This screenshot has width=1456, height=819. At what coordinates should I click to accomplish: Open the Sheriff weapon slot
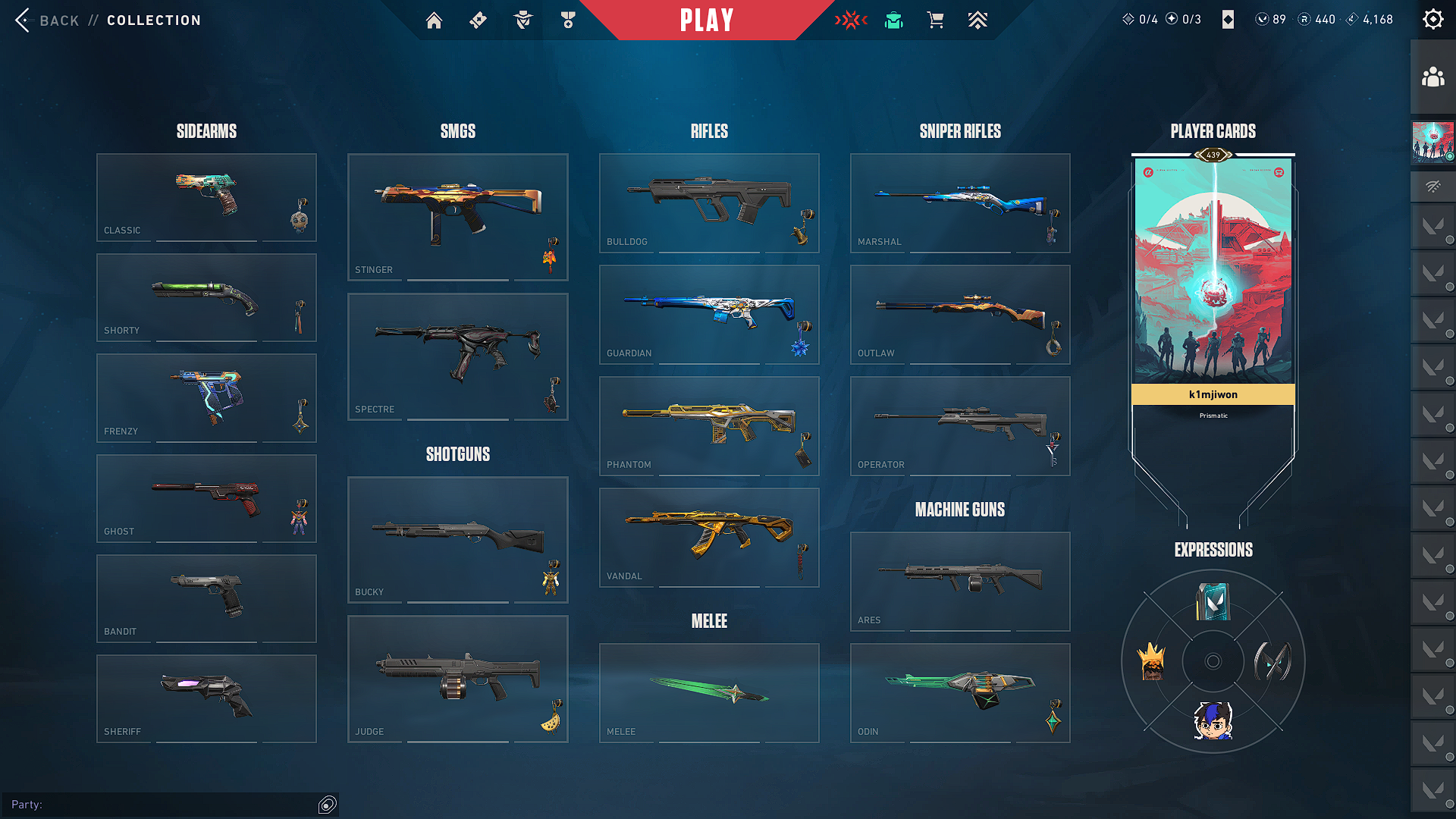pyautogui.click(x=206, y=698)
